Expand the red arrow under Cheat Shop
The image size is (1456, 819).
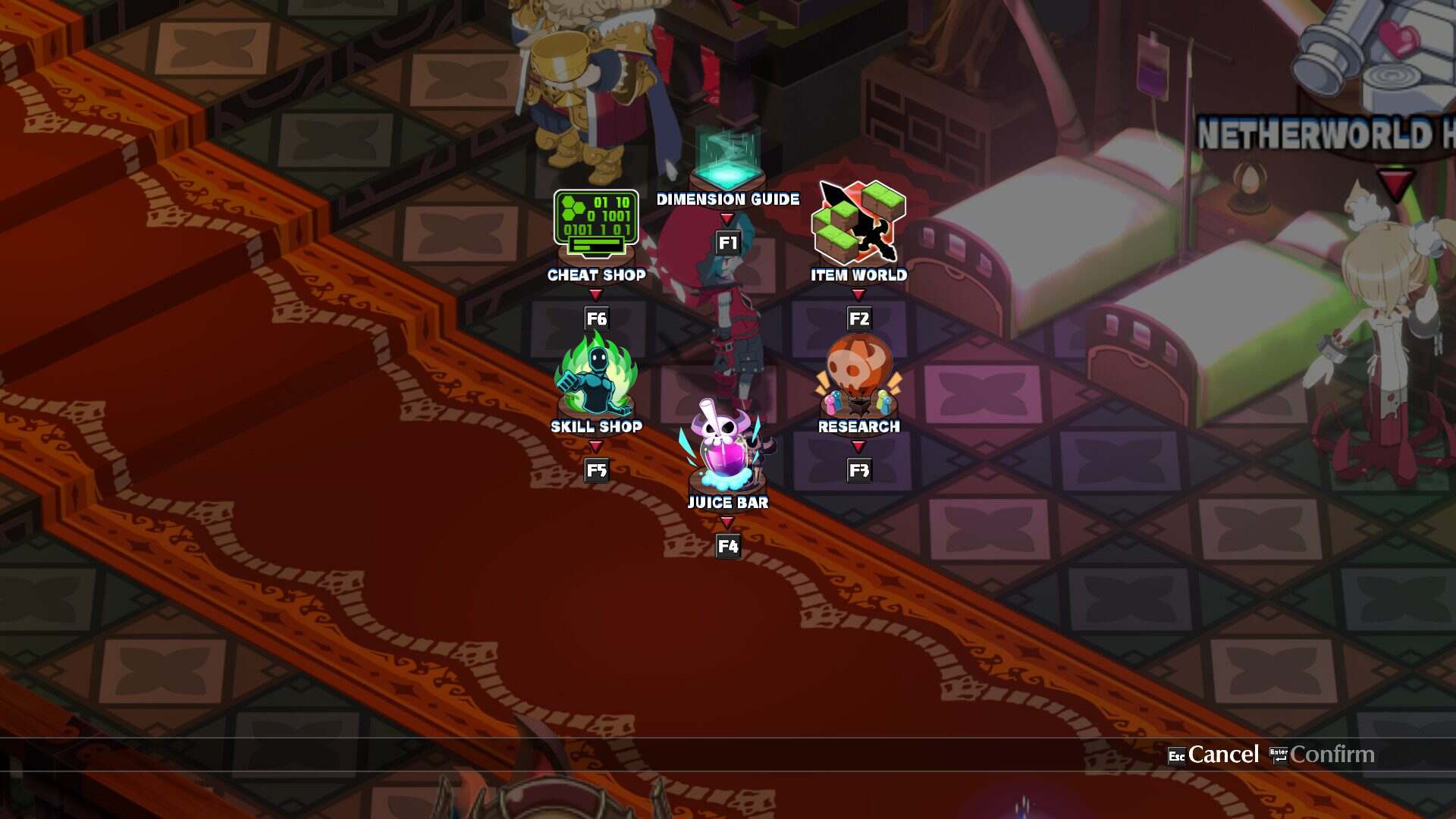point(596,293)
